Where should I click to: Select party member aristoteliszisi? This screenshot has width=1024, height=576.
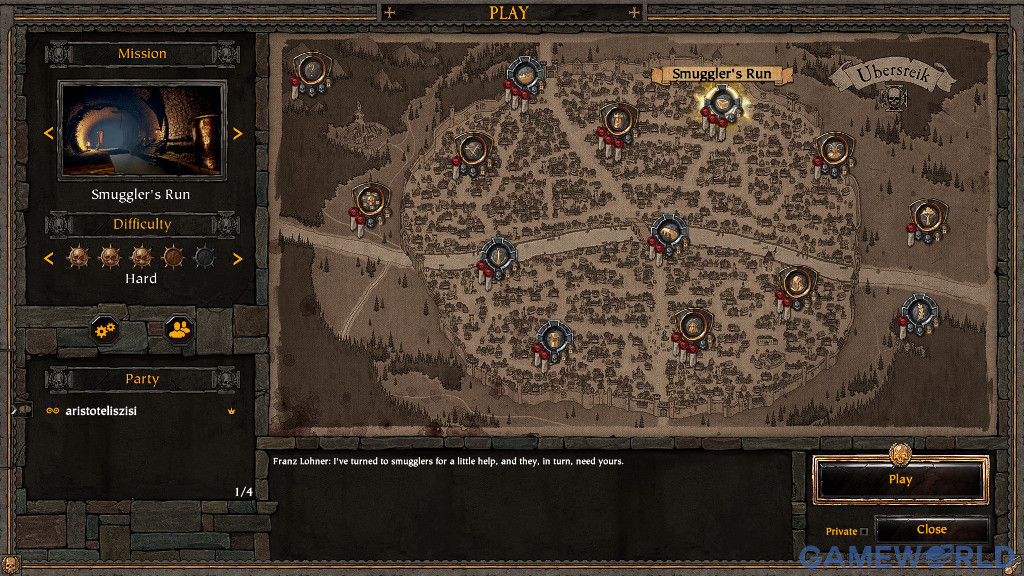pyautogui.click(x=100, y=411)
